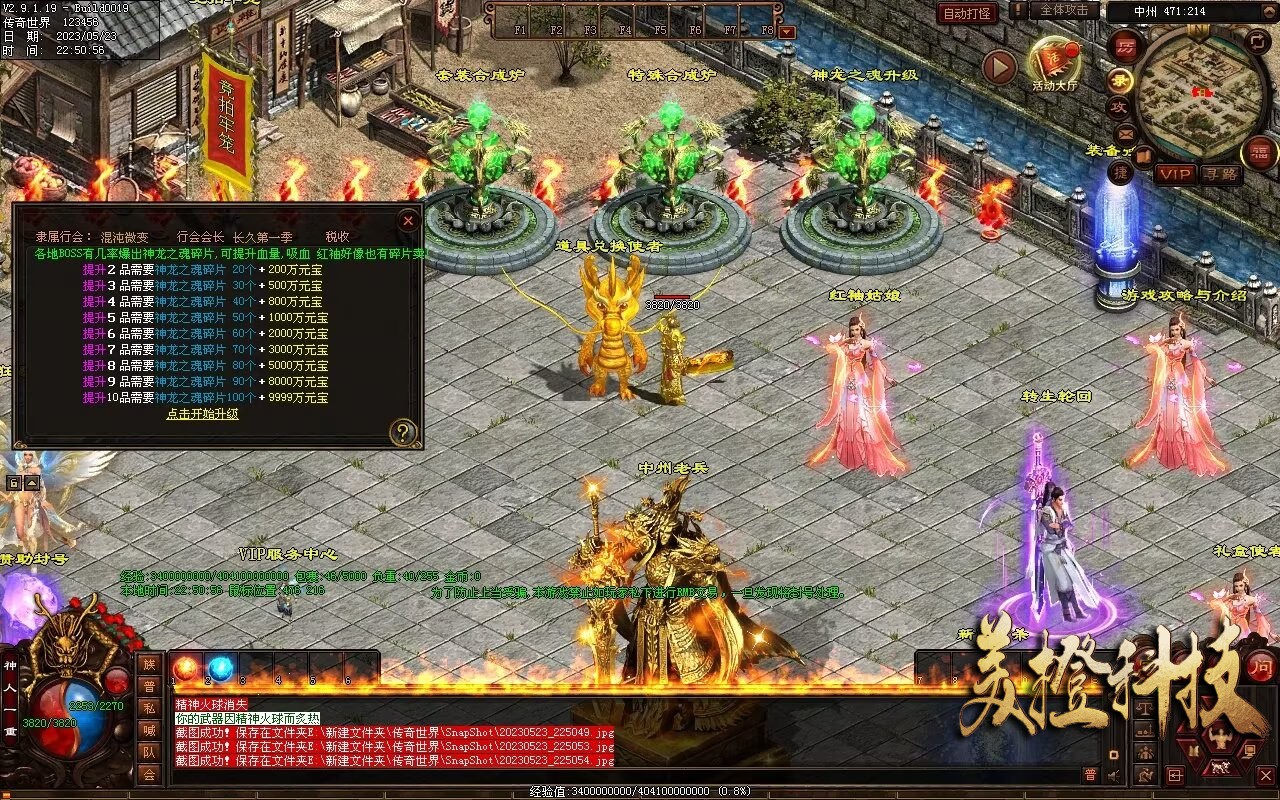Select the blue orb skill in slot 2
The height and width of the screenshot is (800, 1280).
[x=220, y=668]
